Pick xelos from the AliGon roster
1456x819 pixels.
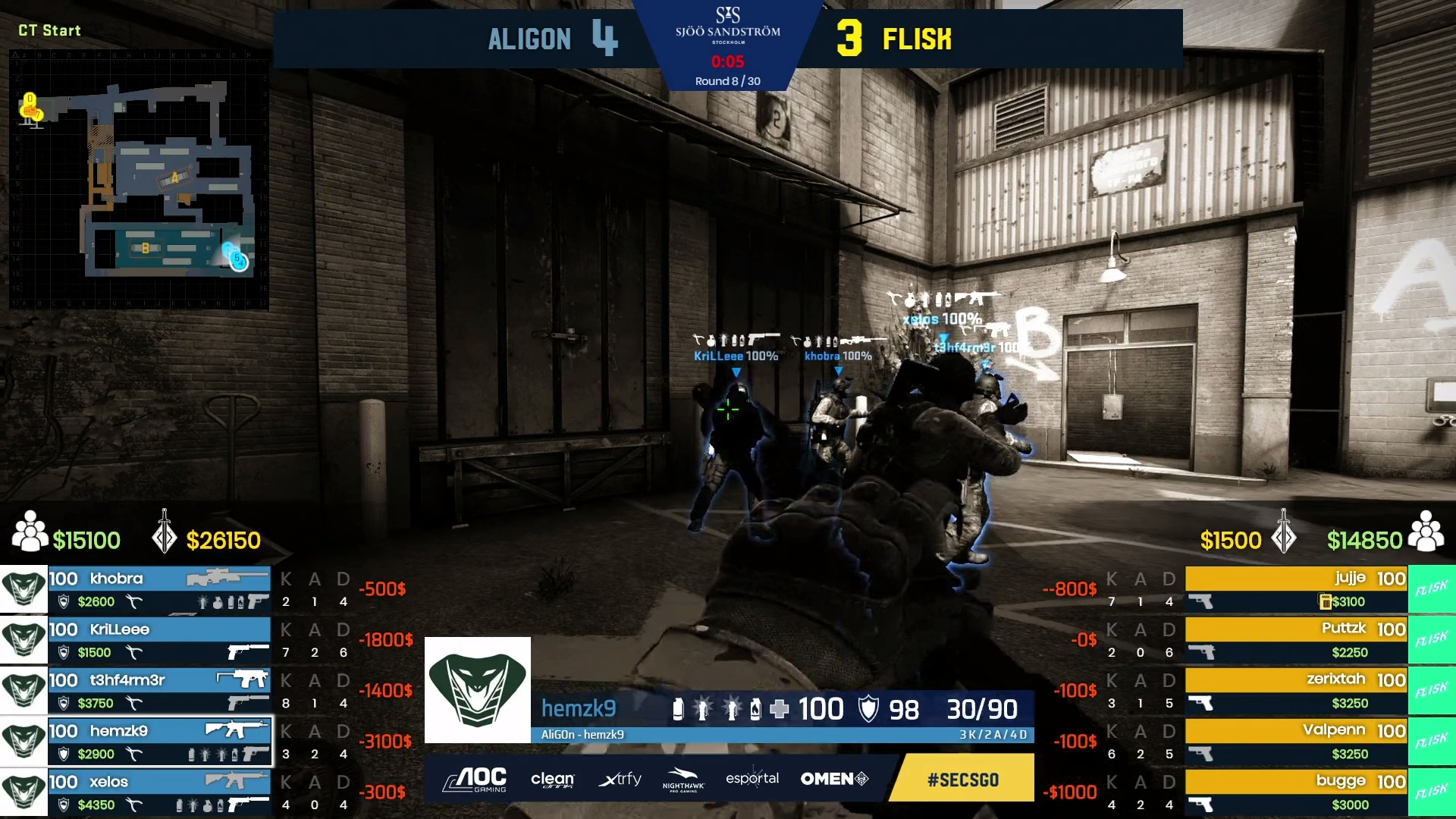[x=159, y=792]
